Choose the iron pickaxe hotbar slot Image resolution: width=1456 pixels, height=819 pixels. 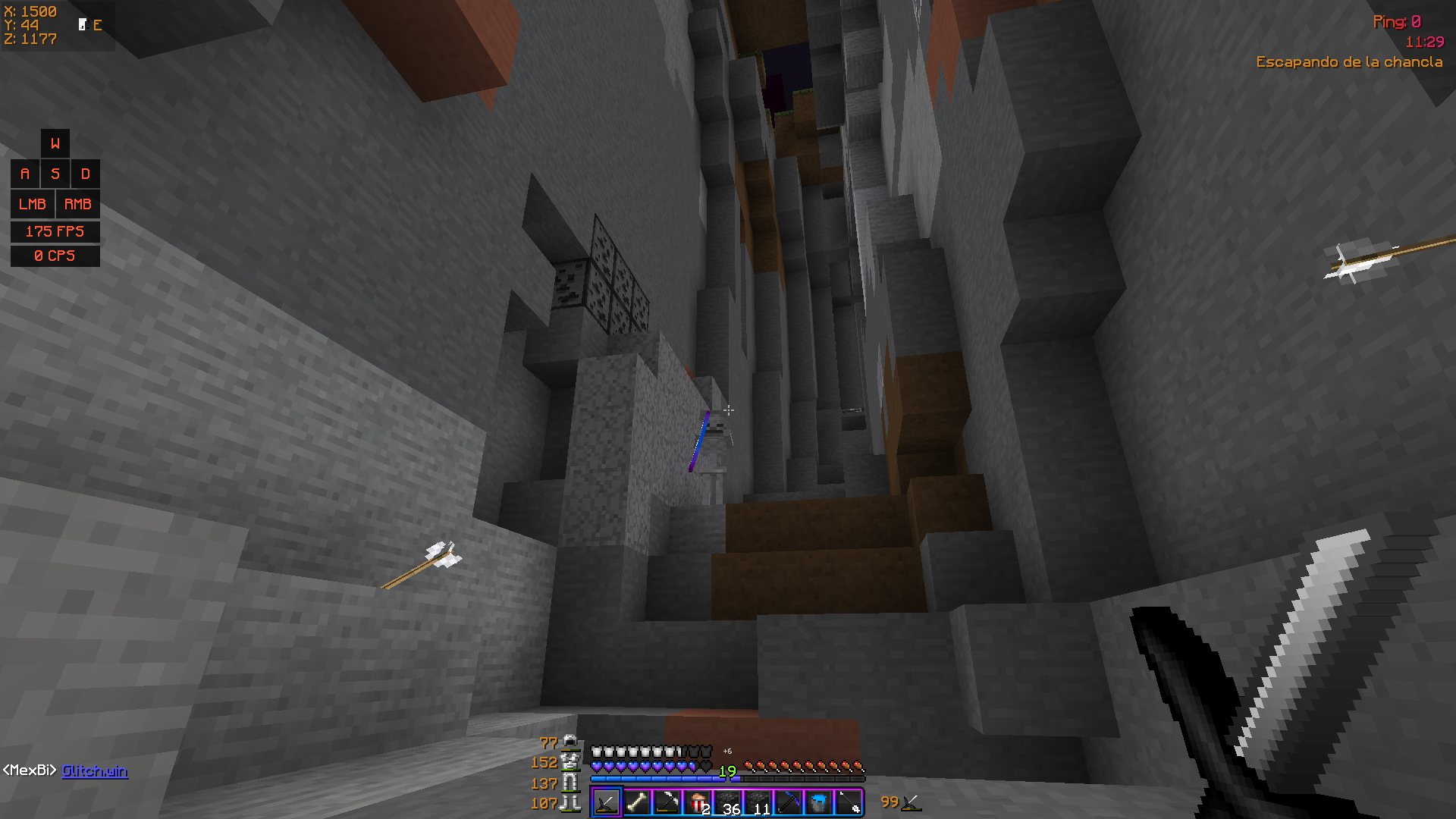point(667,803)
